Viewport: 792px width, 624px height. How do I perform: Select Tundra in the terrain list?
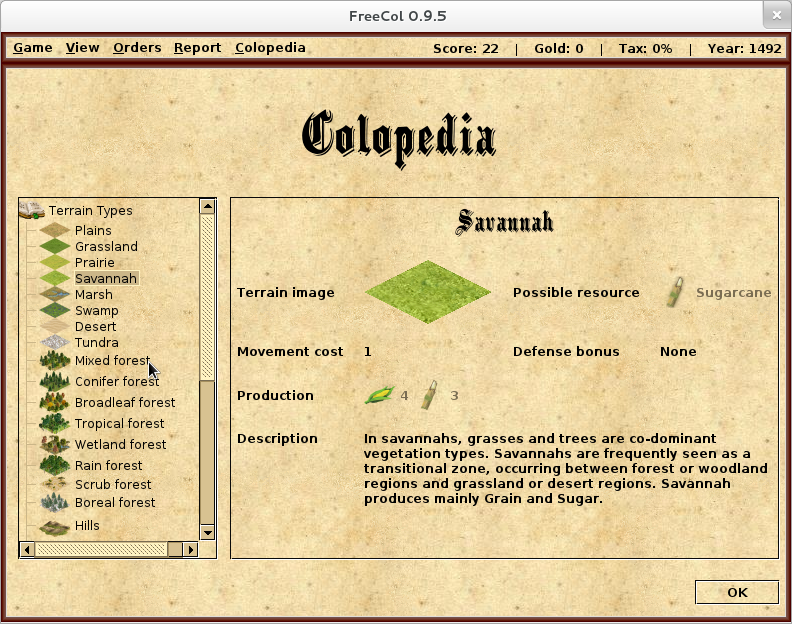[96, 342]
